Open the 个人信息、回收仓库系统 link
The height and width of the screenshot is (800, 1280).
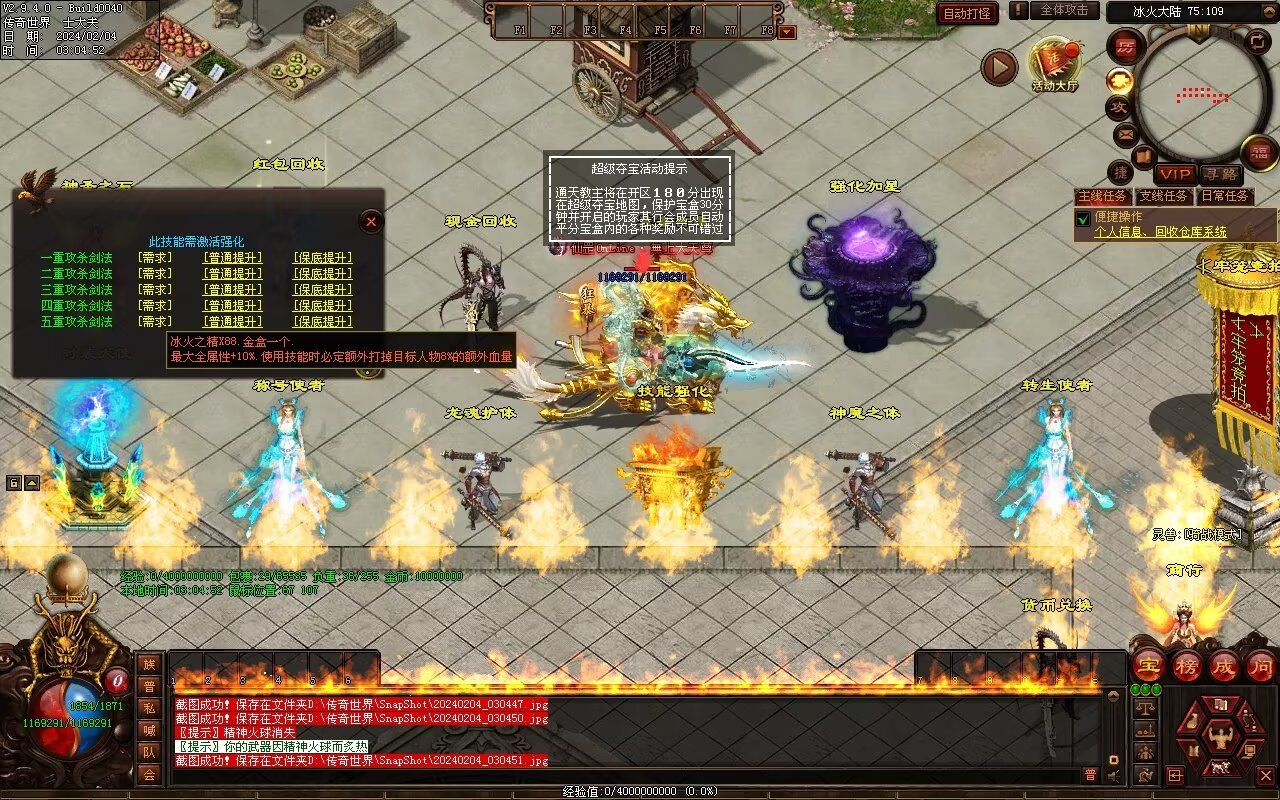pyautogui.click(x=1160, y=232)
